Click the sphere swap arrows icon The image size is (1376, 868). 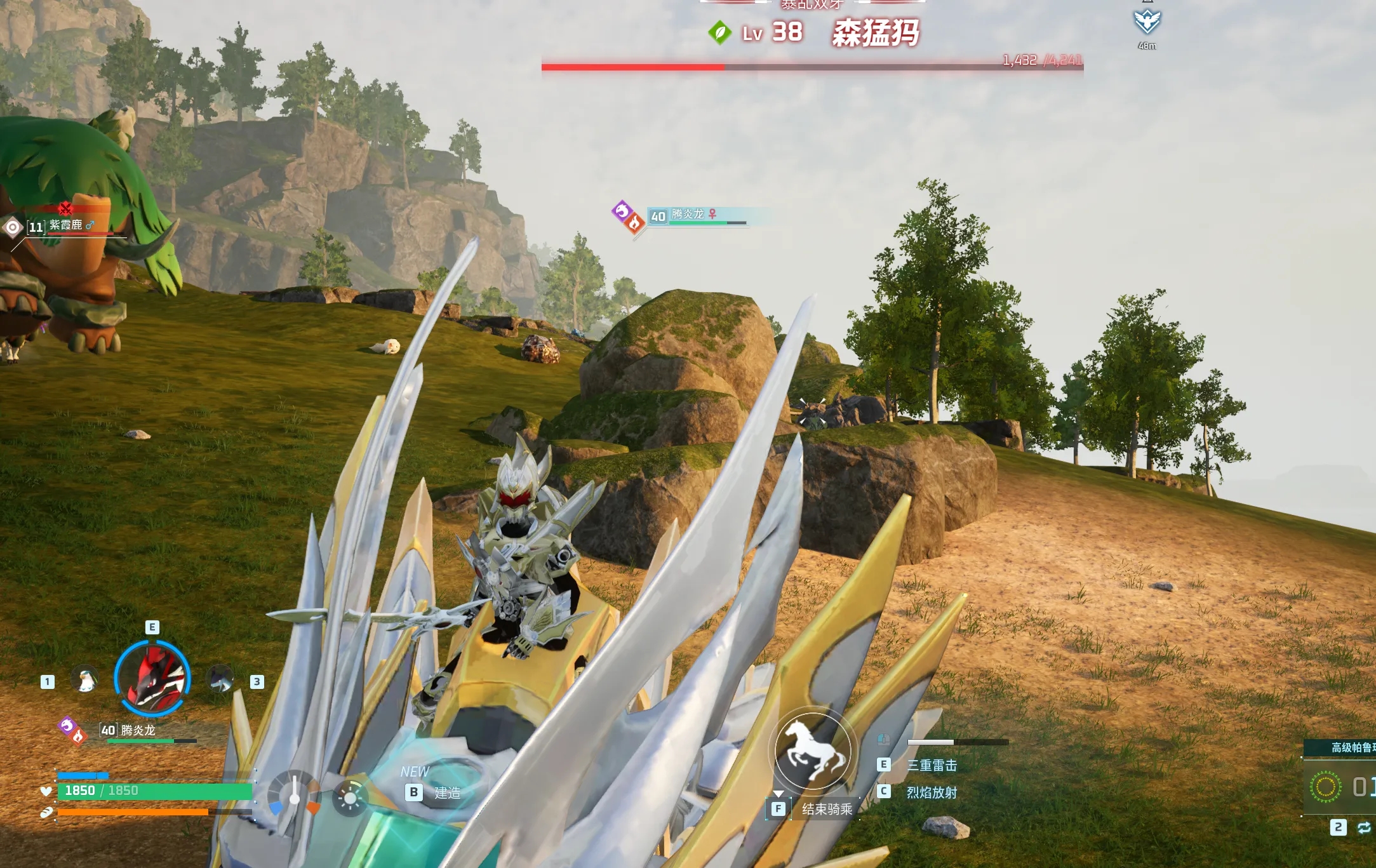[x=1363, y=827]
